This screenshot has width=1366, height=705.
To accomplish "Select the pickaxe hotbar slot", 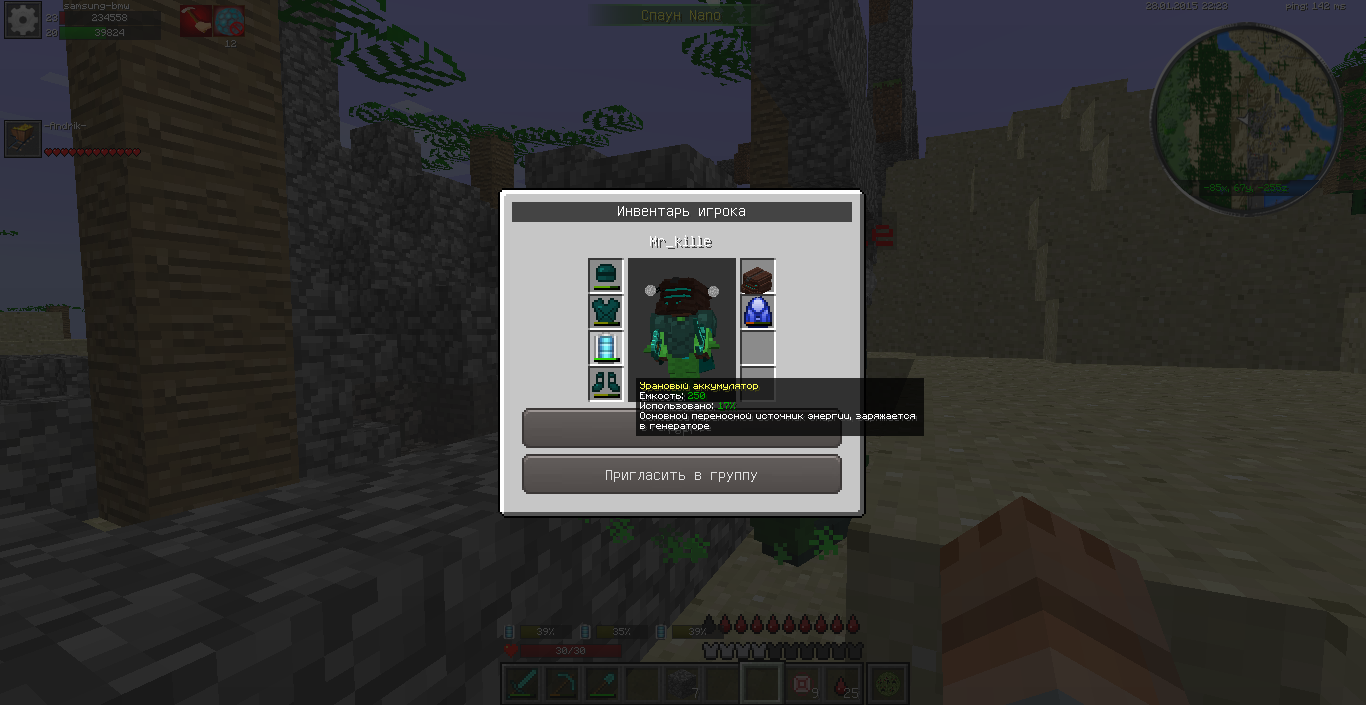I will point(561,683).
